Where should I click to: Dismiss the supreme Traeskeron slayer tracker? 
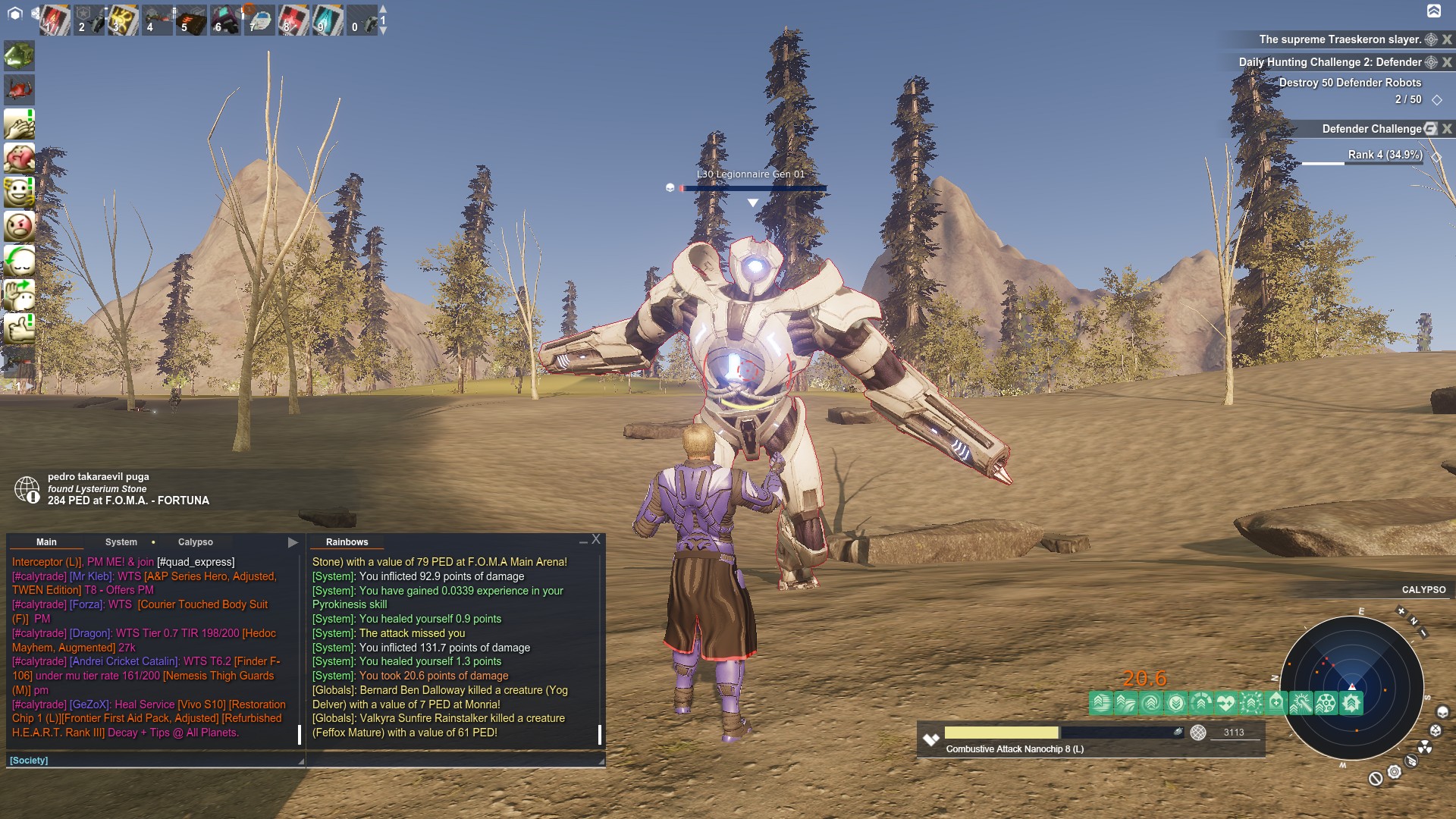pyautogui.click(x=1447, y=39)
